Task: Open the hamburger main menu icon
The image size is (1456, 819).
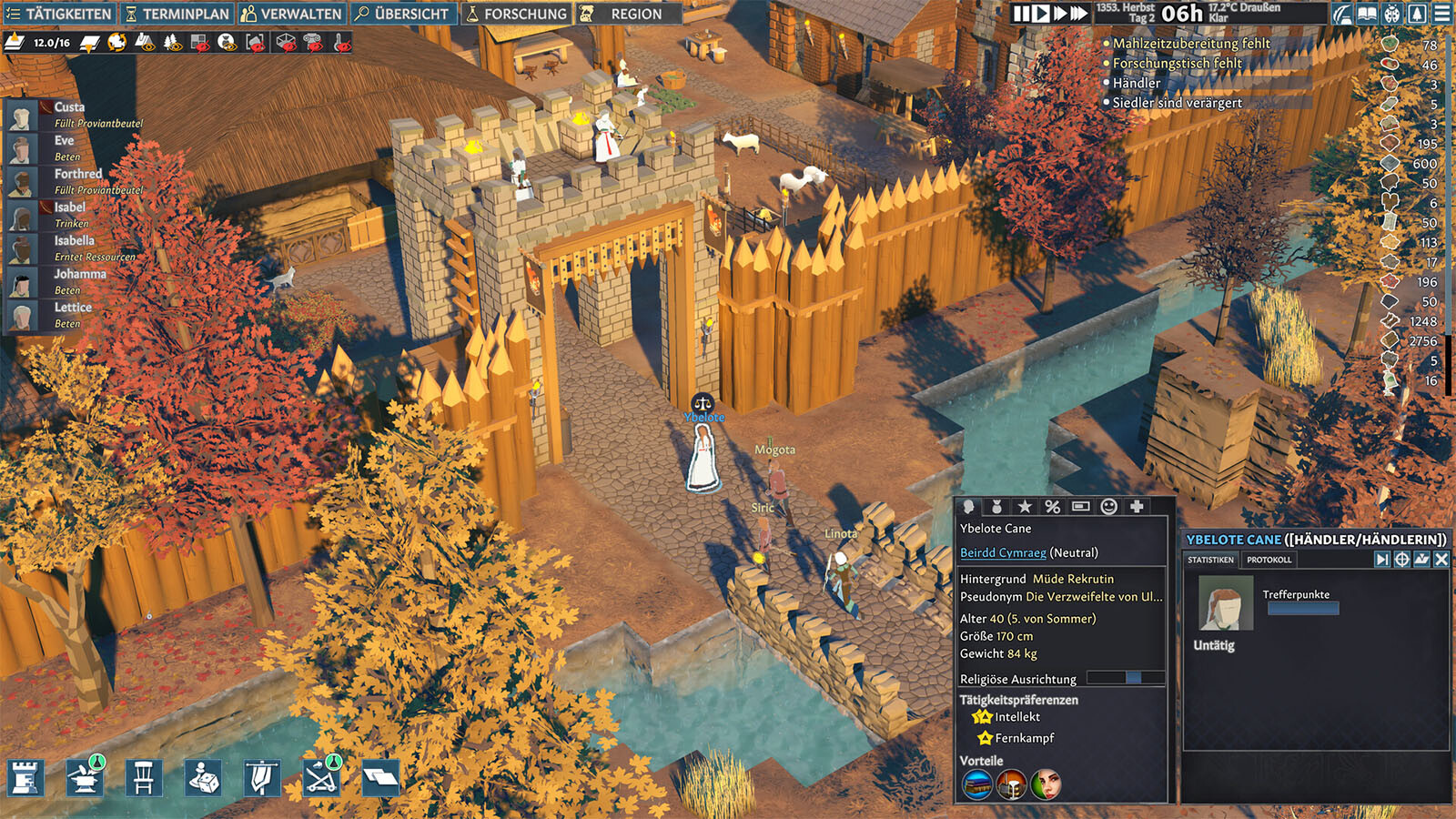Action: [x=1442, y=14]
